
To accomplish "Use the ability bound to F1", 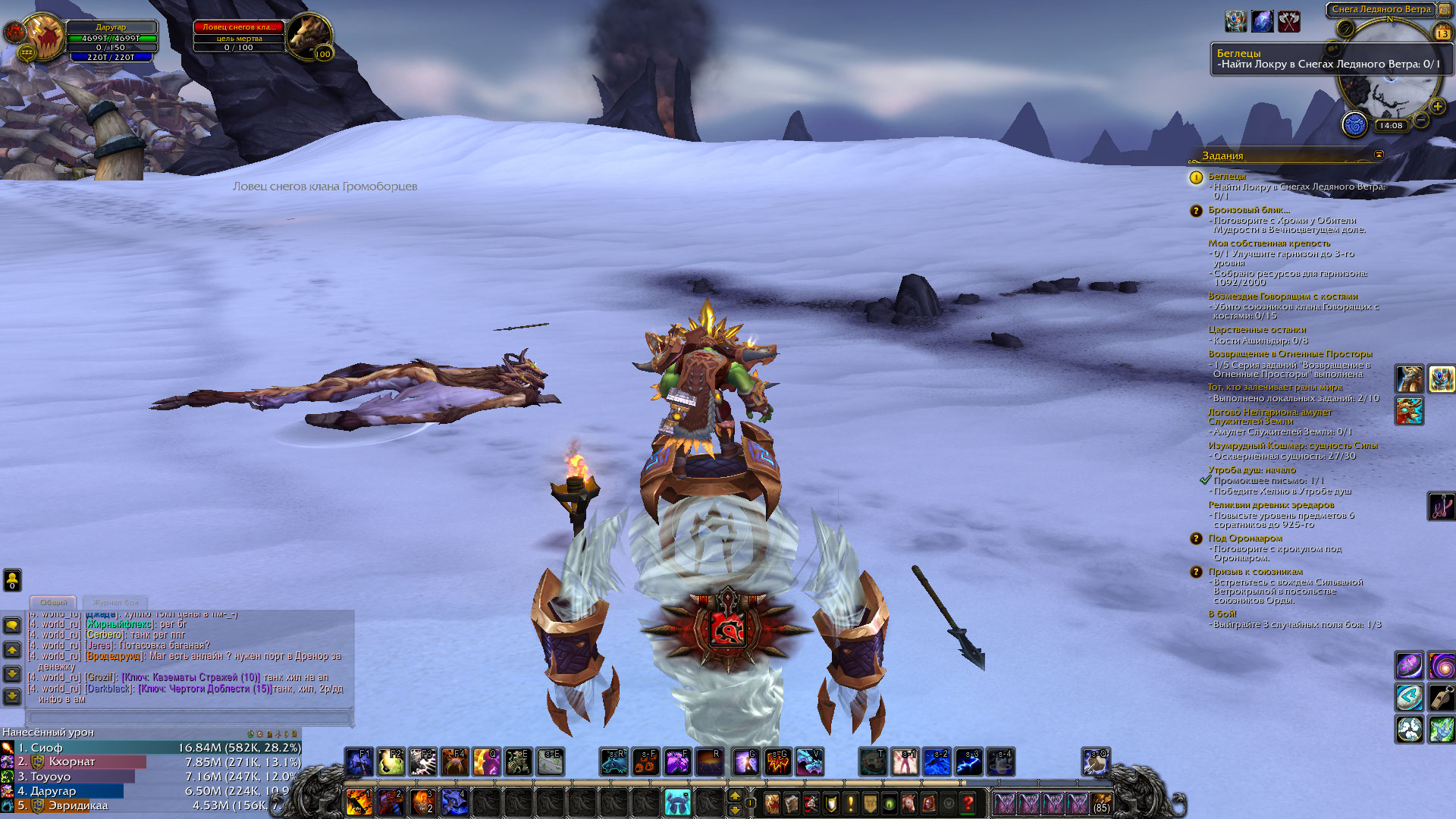I will coord(359,761).
